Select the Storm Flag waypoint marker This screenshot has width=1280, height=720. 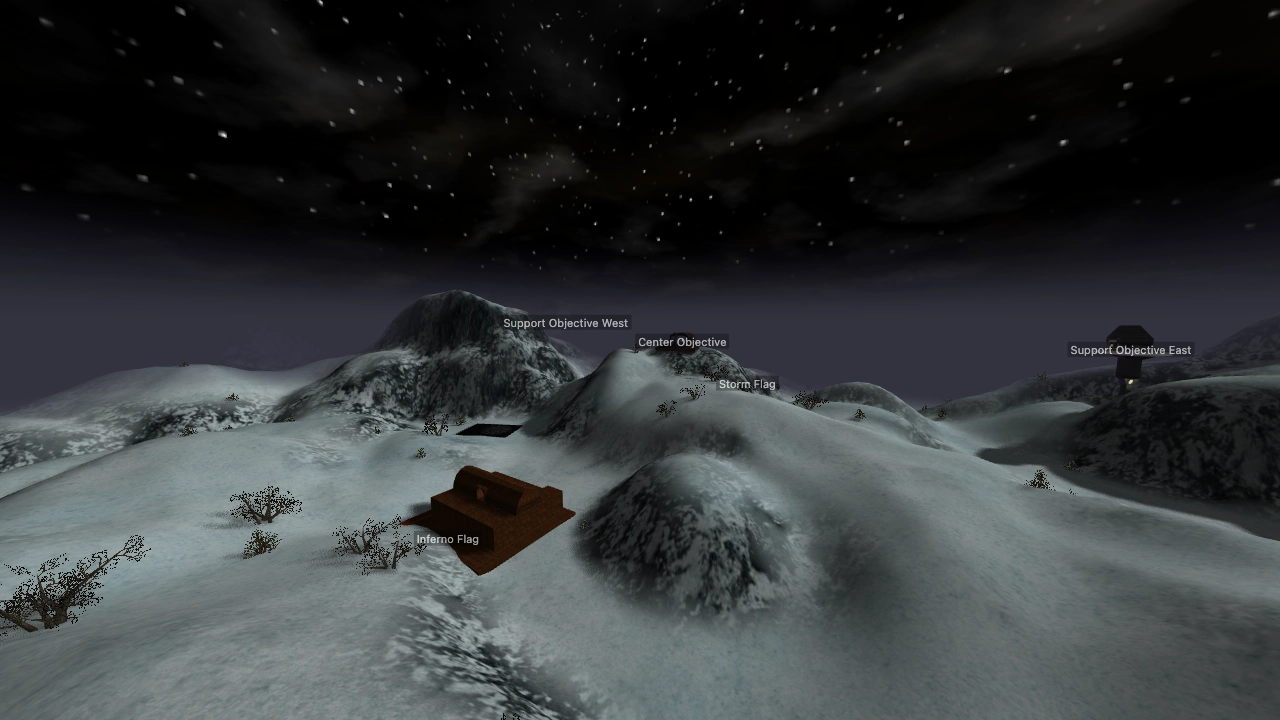click(747, 384)
